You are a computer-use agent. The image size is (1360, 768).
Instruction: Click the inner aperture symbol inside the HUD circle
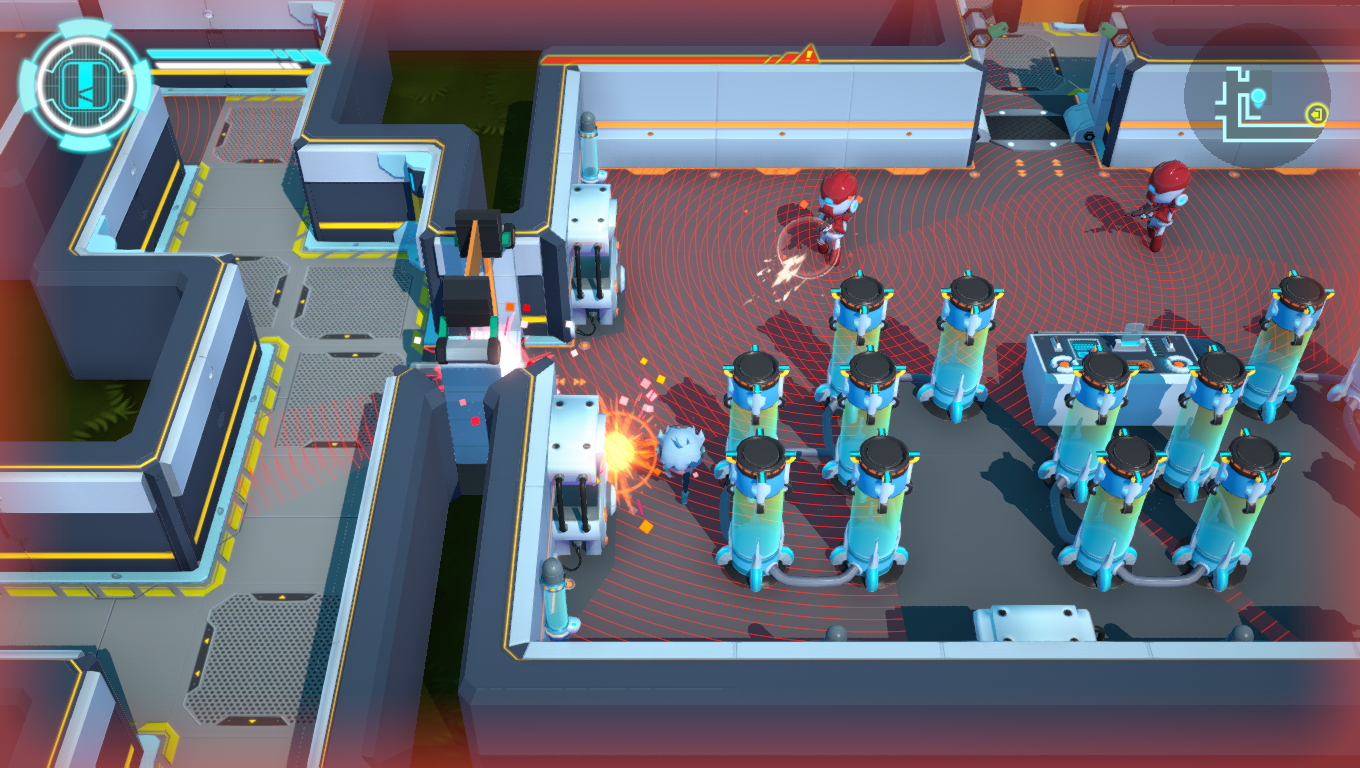(x=87, y=87)
